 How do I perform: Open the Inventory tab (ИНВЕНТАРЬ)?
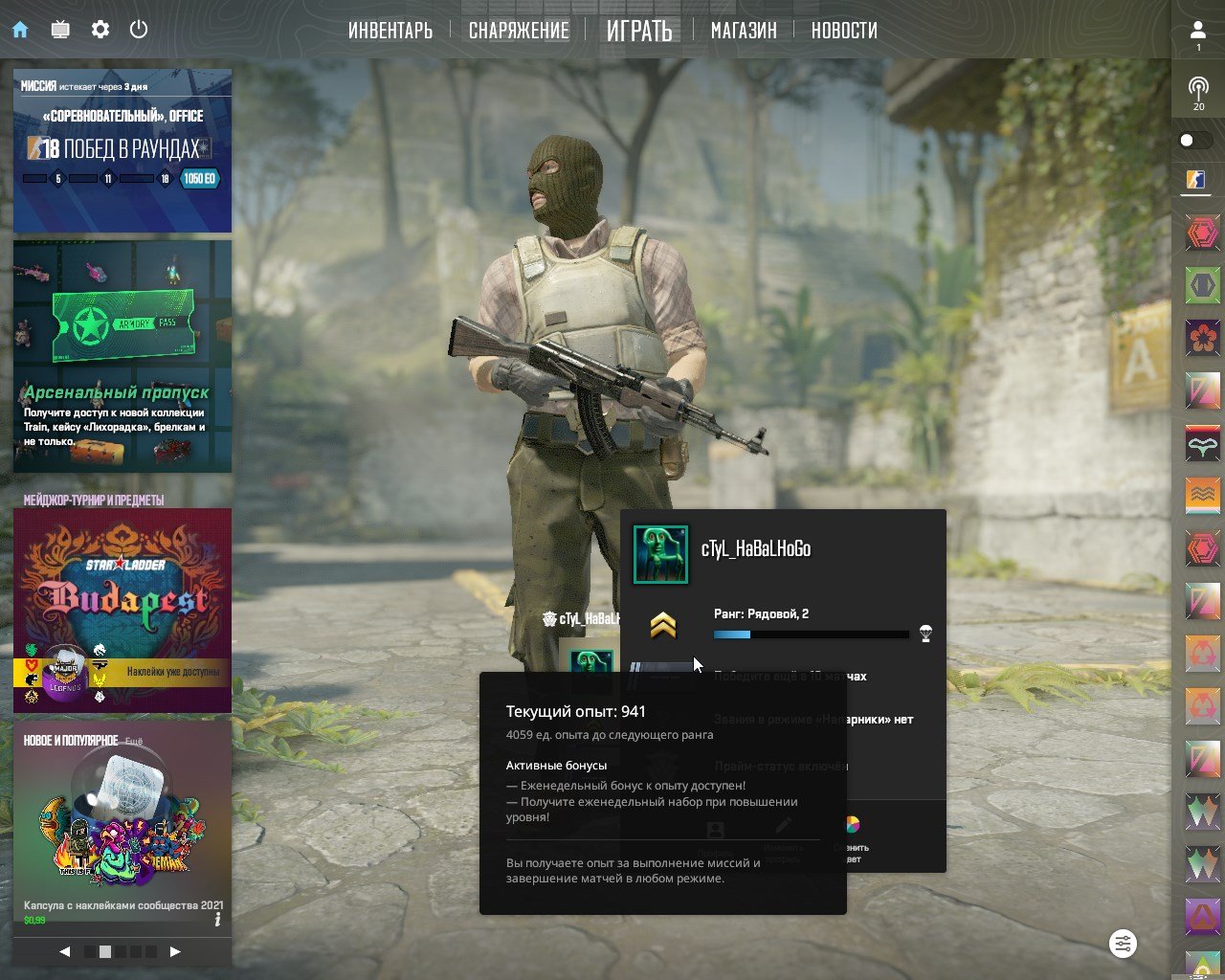(x=390, y=31)
